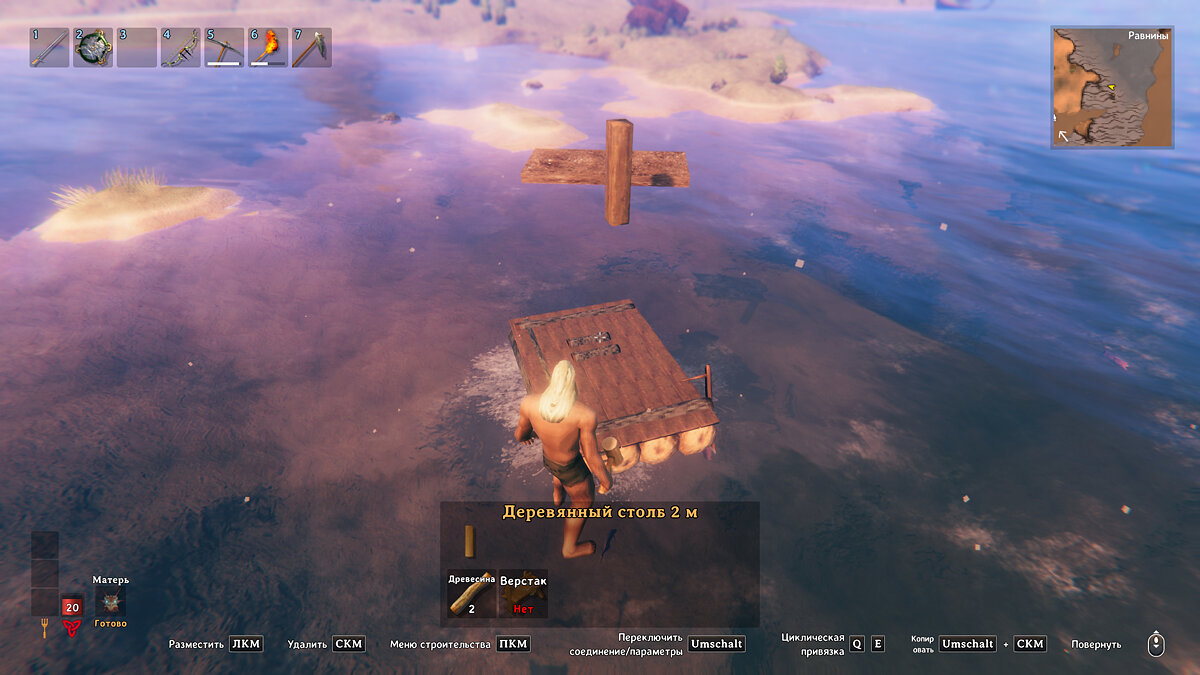Equip the round shield from the hotbar
This screenshot has width=1200, height=675.
(x=93, y=48)
